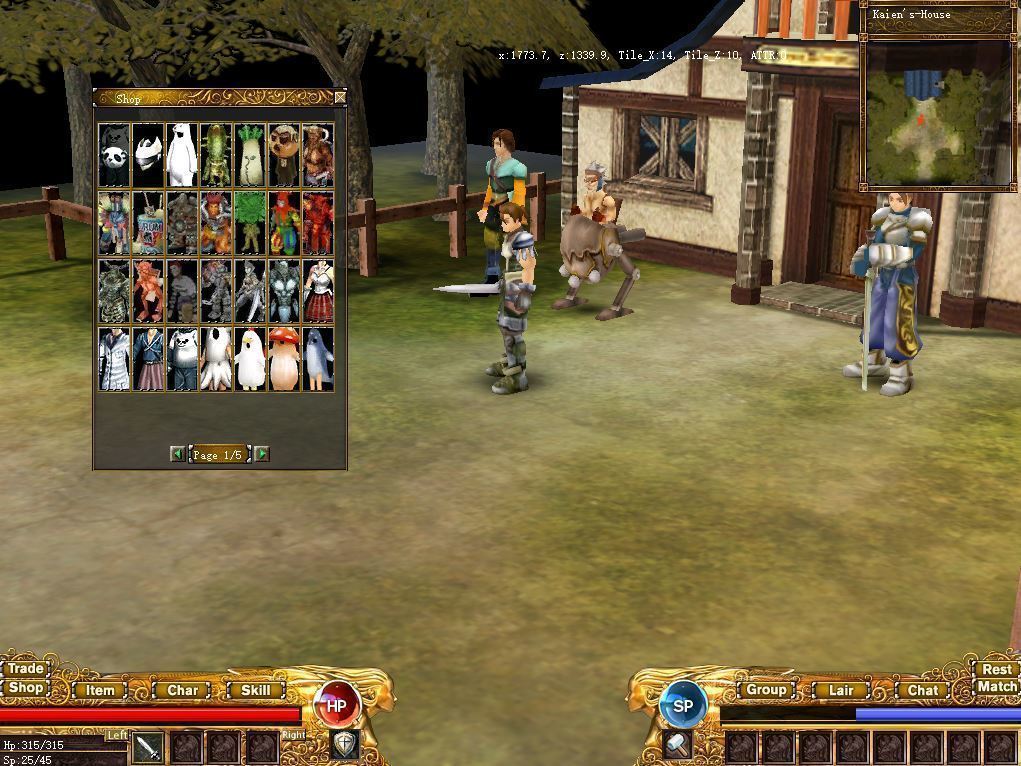Viewport: 1021px width, 766px height.
Task: Open the Lair menu
Action: [841, 690]
